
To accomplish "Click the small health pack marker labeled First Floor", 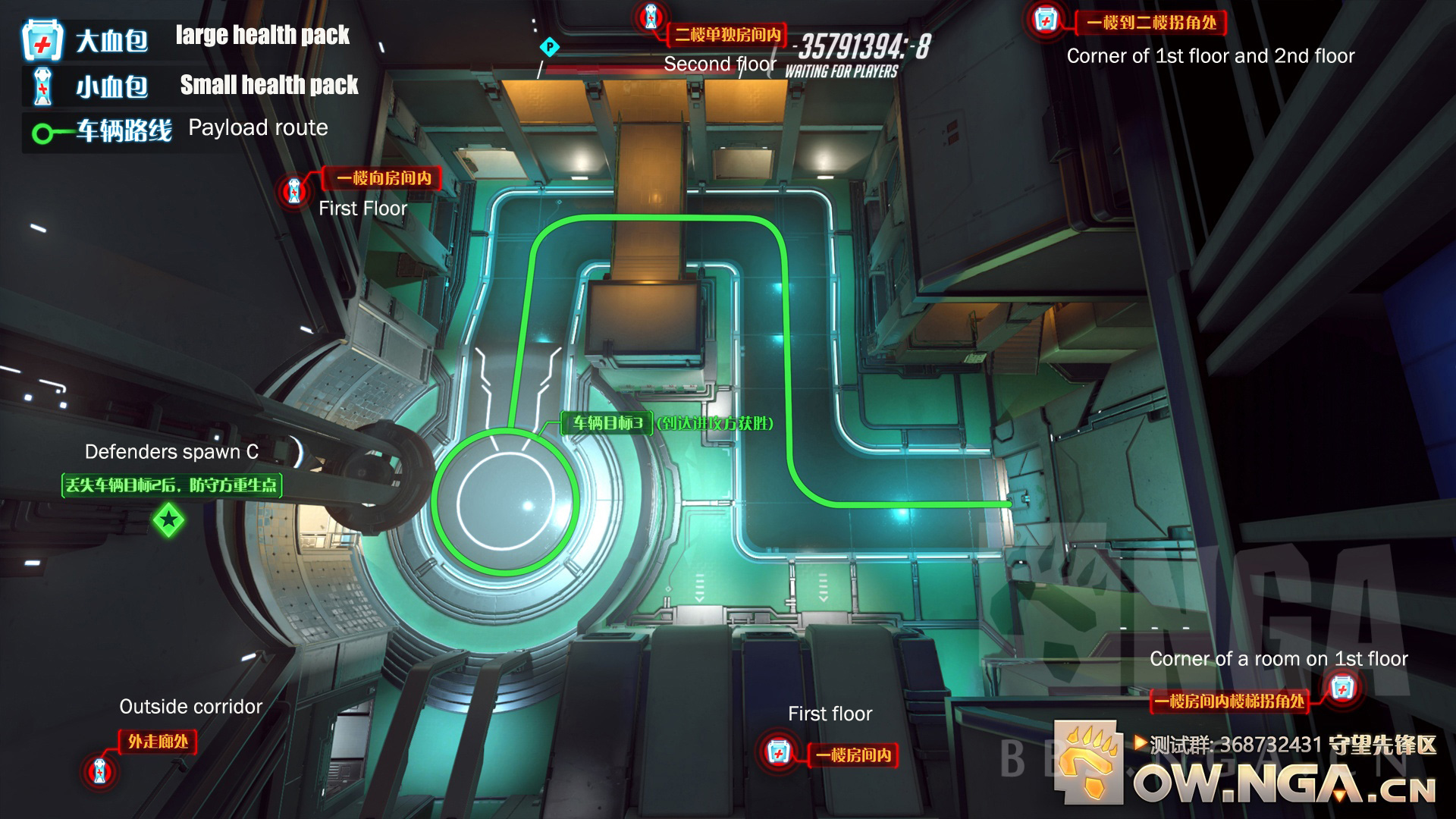I will [x=294, y=190].
